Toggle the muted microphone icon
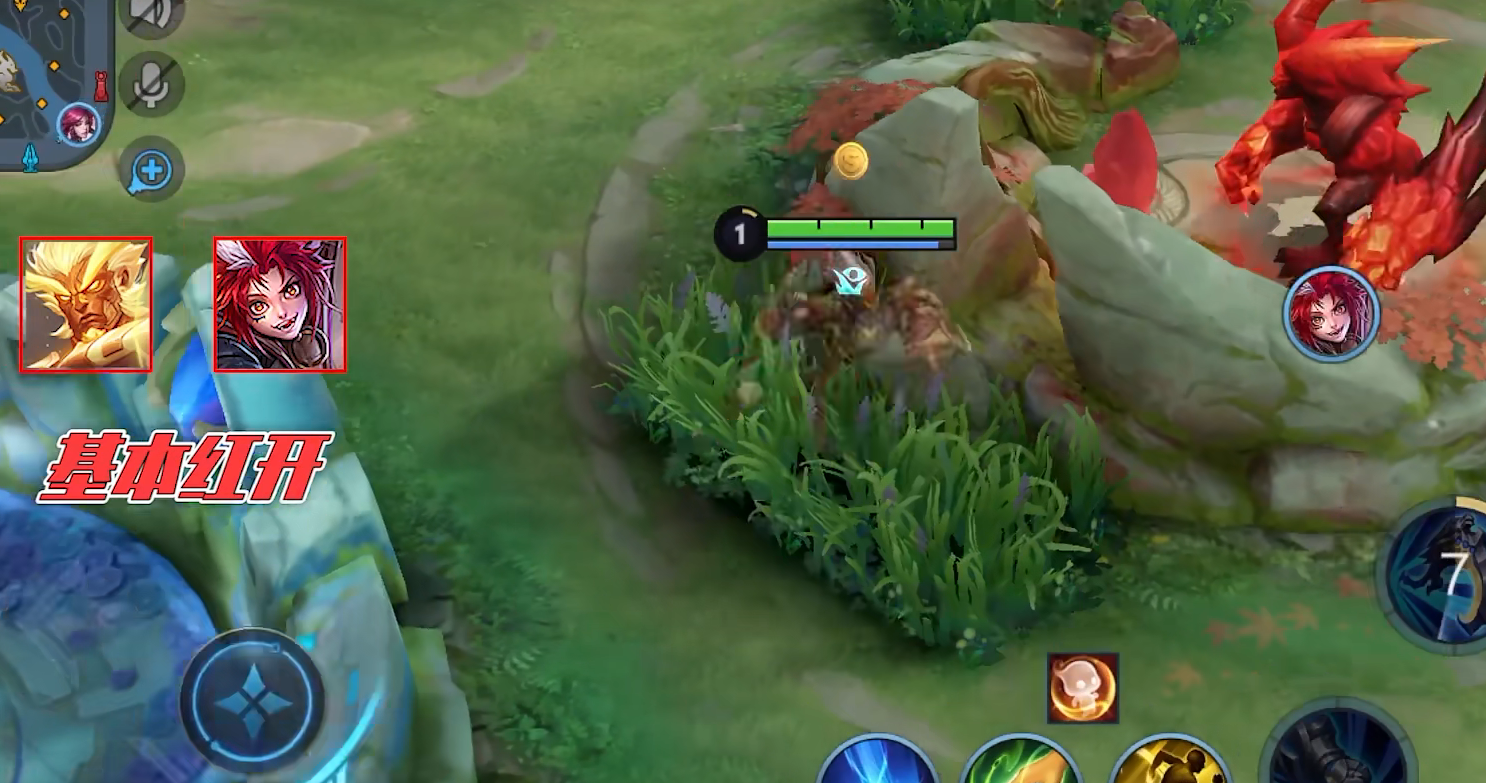Image resolution: width=1486 pixels, height=783 pixels. click(152, 85)
